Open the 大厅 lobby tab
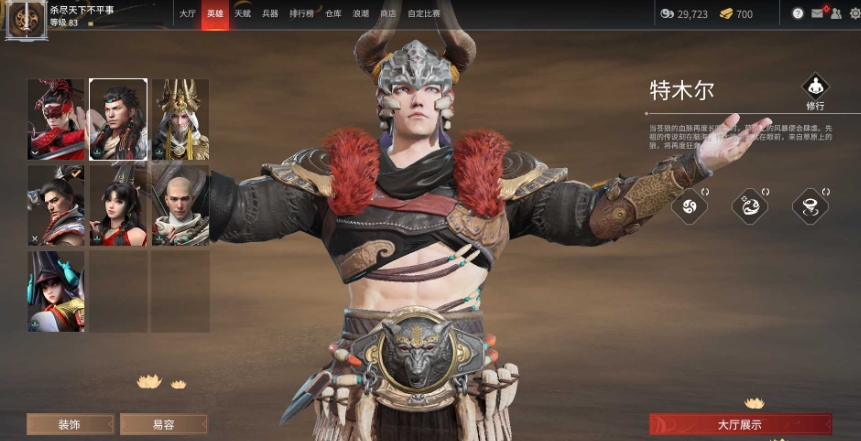This screenshot has width=861, height=441. (x=187, y=14)
